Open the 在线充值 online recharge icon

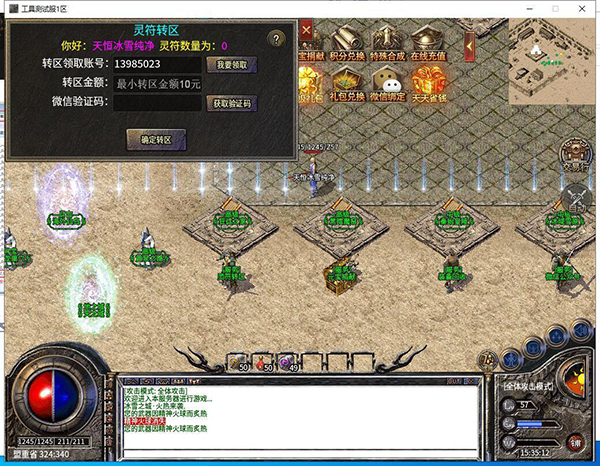428,43
